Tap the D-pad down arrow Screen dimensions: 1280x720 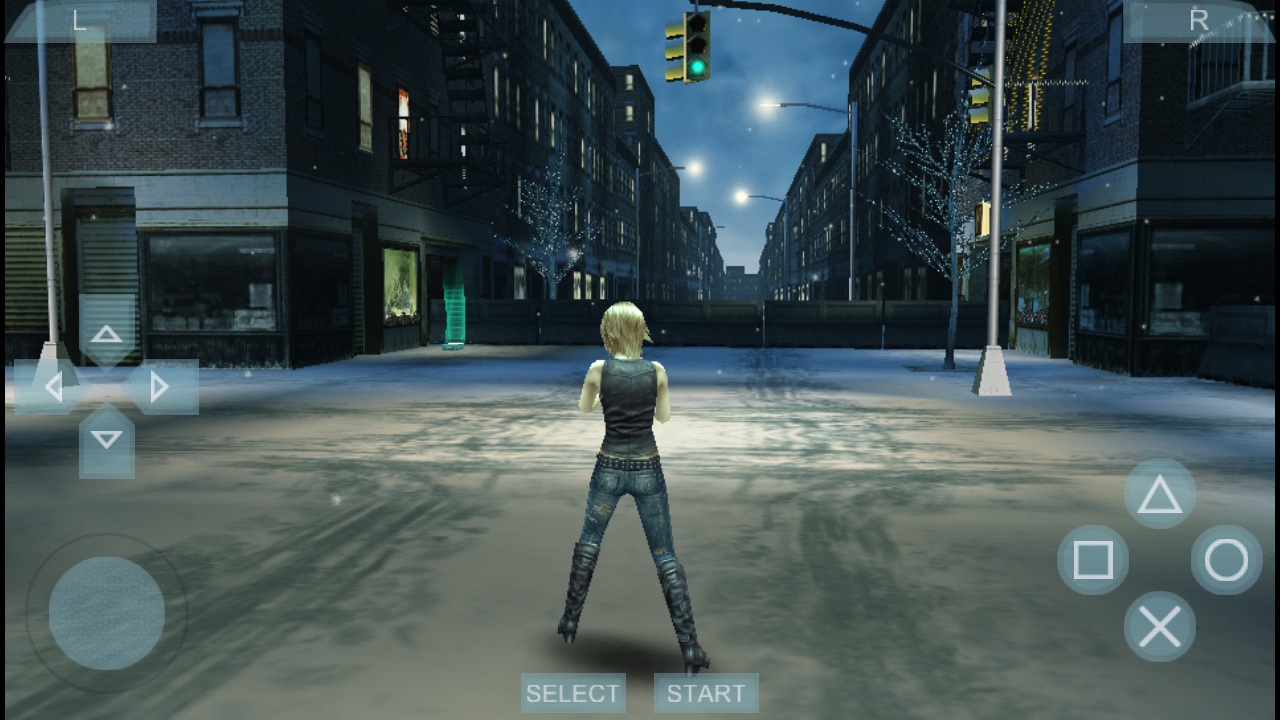107,440
